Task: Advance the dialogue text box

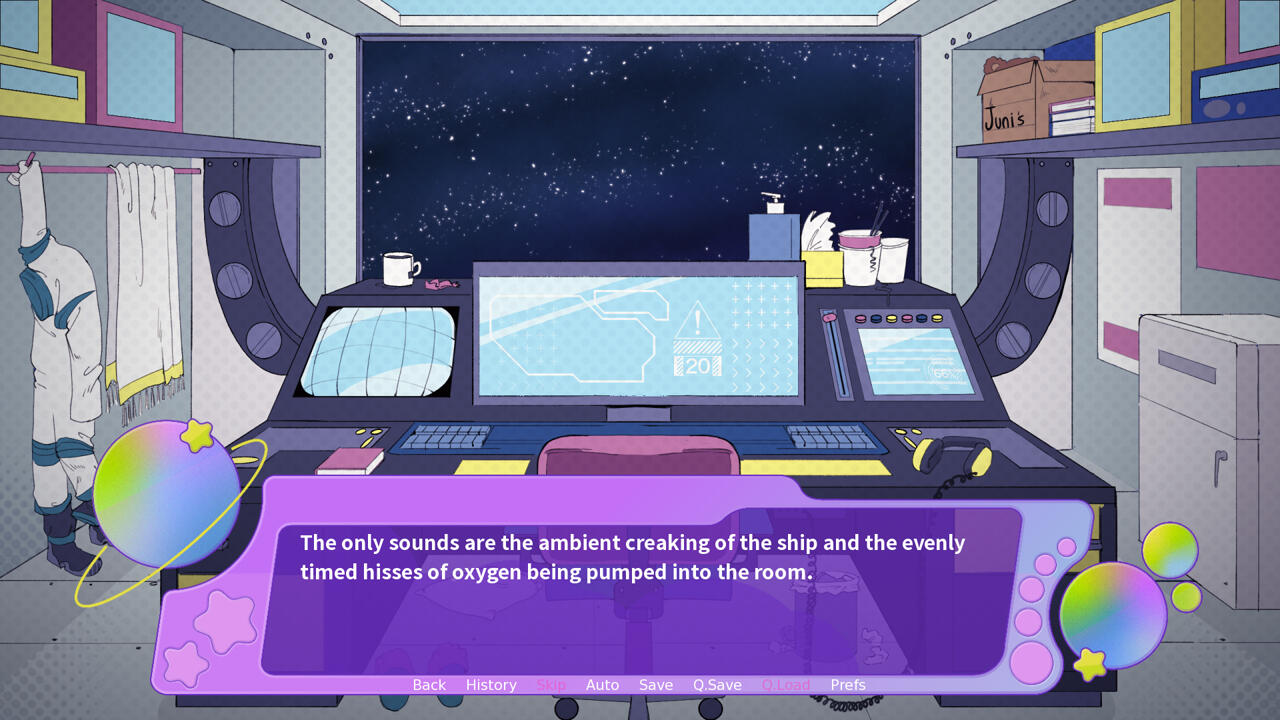Action: pyautogui.click(x=640, y=600)
